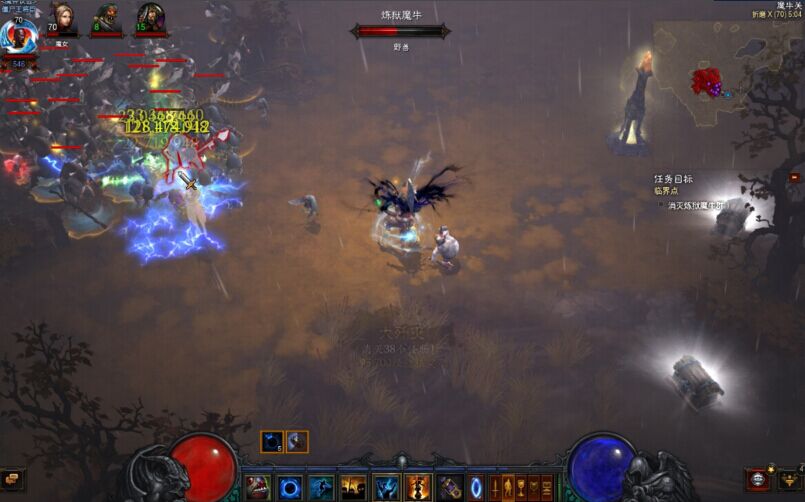Viewport: 805px width, 502px height.
Task: Trigger the orange silhouette skill
Action: tap(353, 487)
